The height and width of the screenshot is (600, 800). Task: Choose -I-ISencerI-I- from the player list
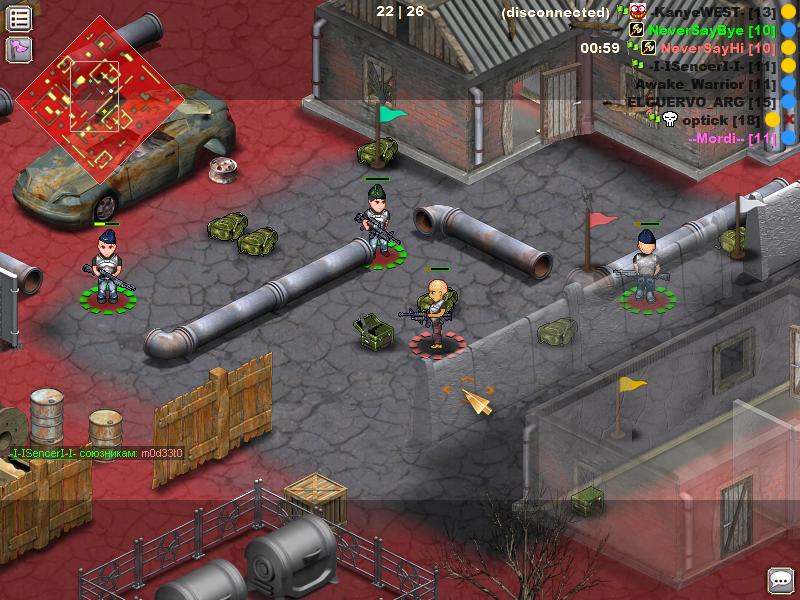712,66
